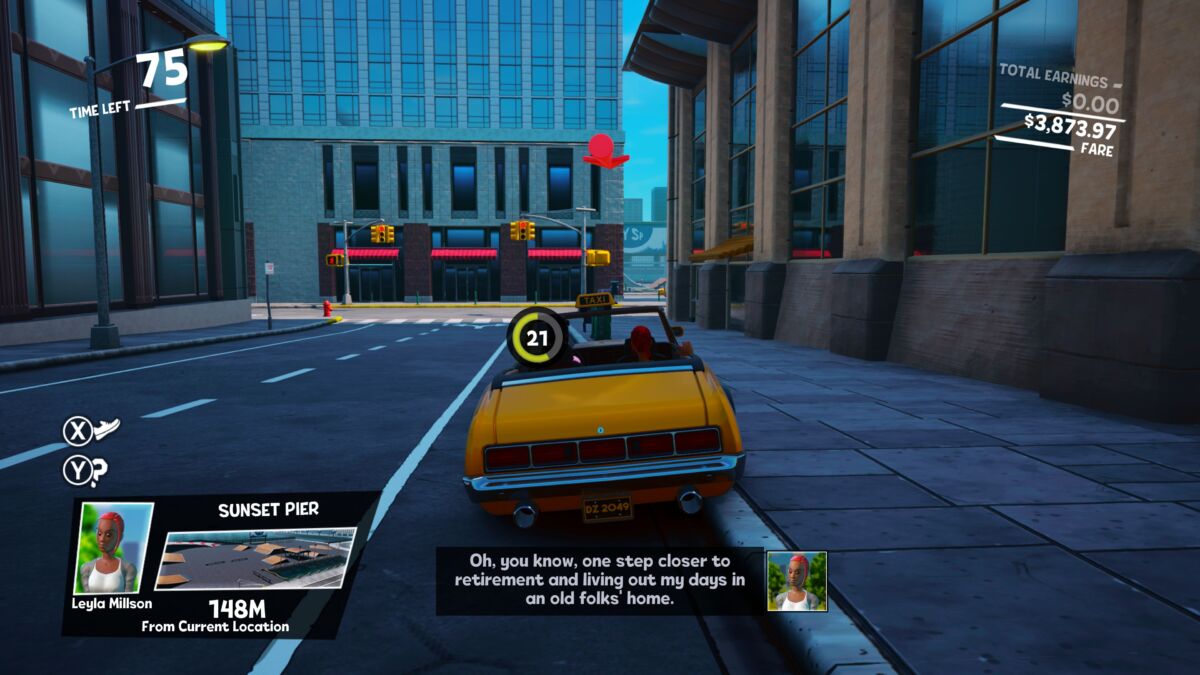1200x675 pixels.
Task: Open the Sunset Pier destination thumbnail
Action: [x=256, y=558]
